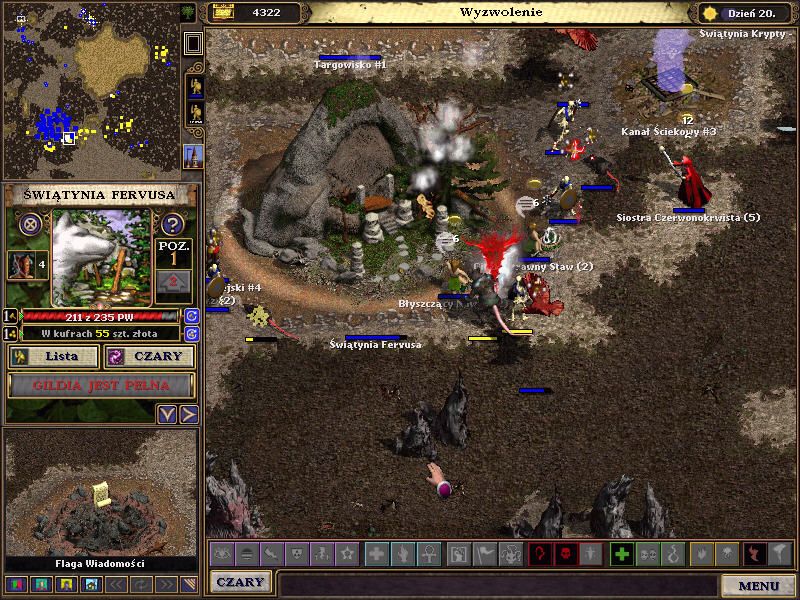Select the hero portrait in temple panel

point(19,265)
